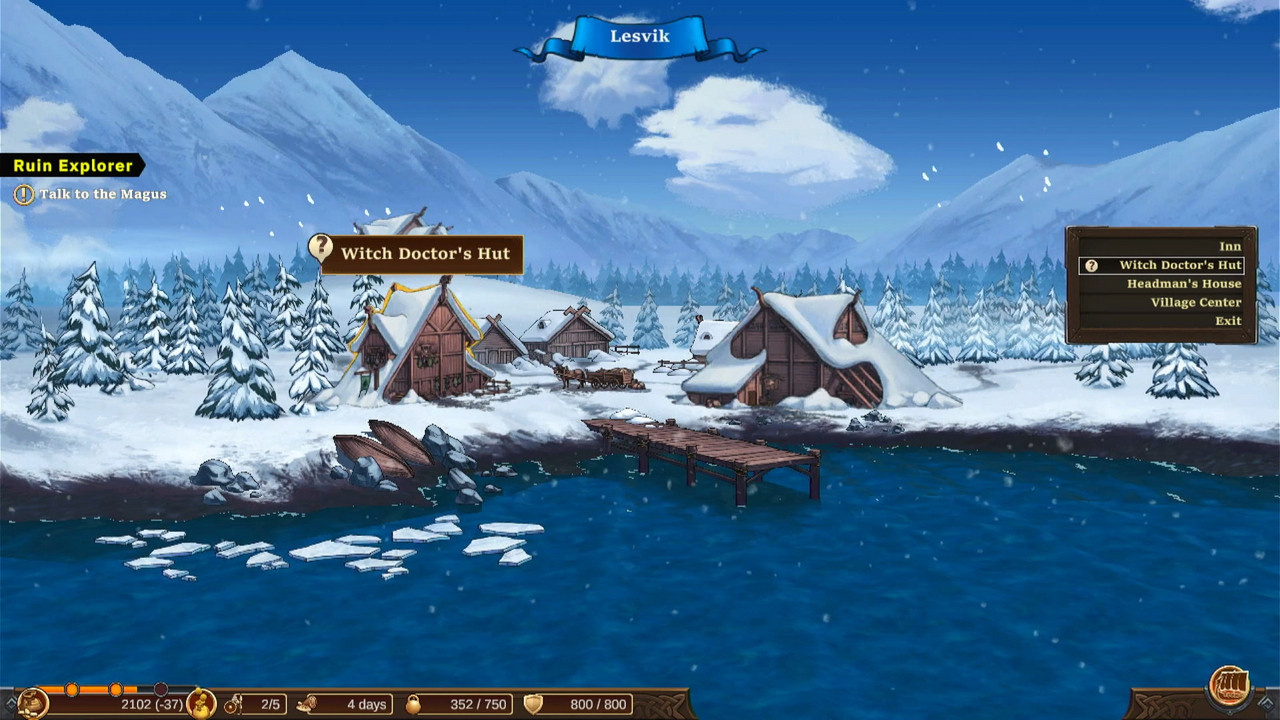Viewport: 1280px width, 720px height.
Task: Open Village Center from the location menu
Action: 1197,302
